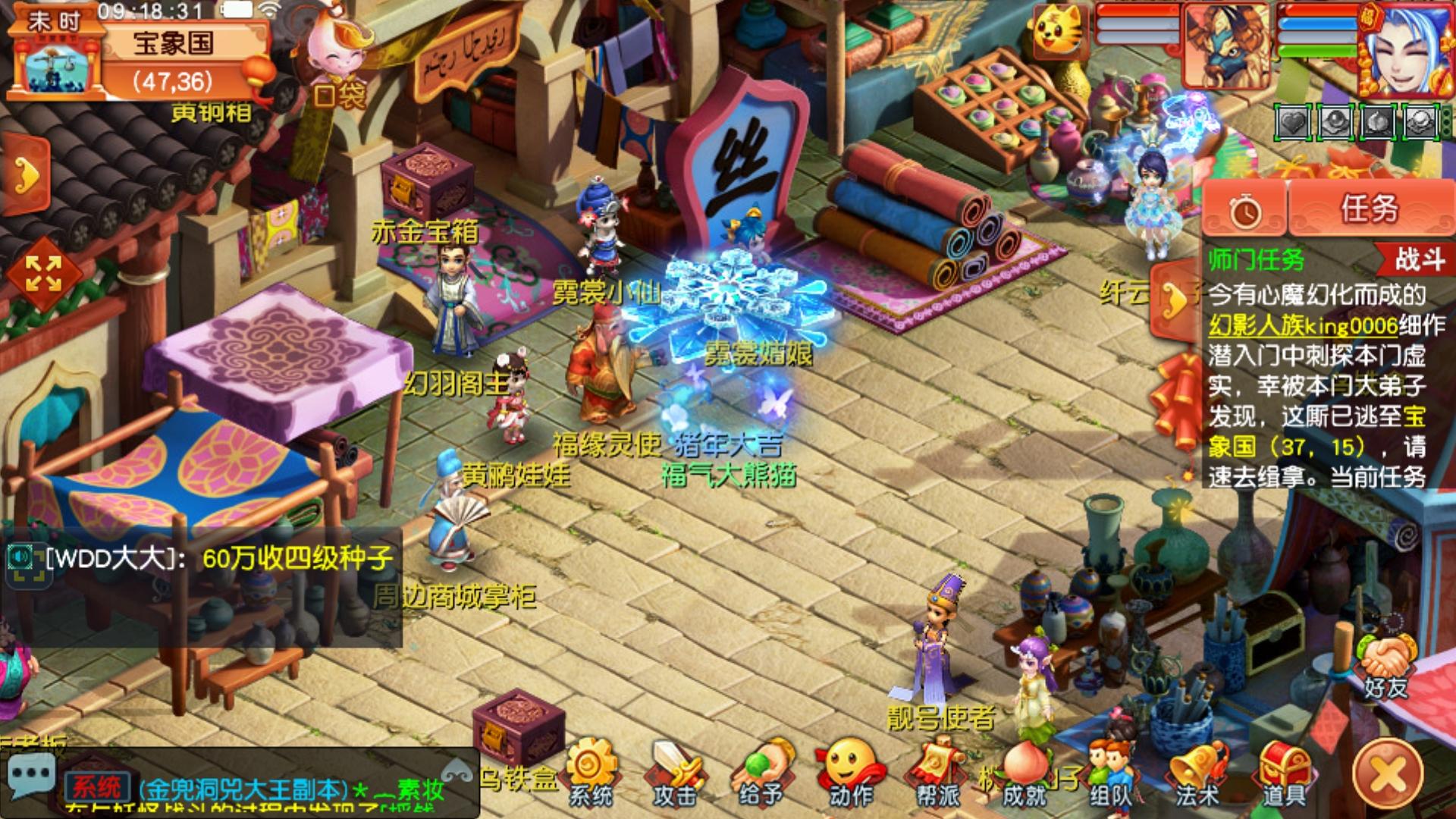Start the 战斗 for 师门任务
The image size is (1456, 819).
[1419, 259]
